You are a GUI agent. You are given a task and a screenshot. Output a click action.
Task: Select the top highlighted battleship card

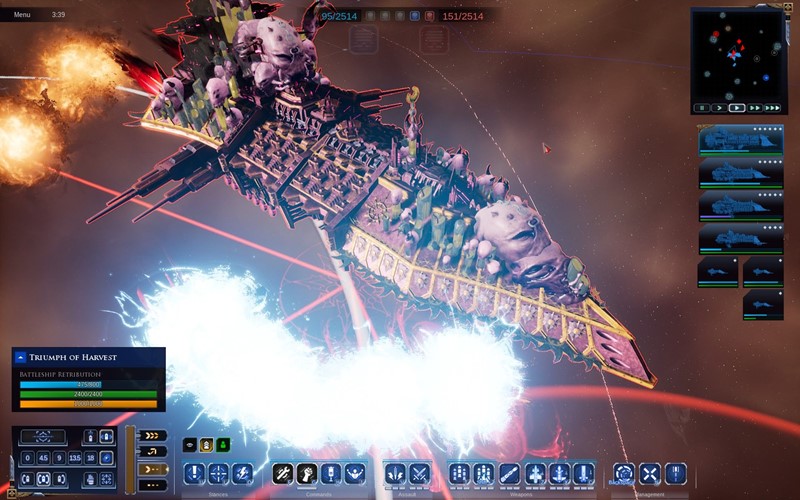(x=741, y=140)
